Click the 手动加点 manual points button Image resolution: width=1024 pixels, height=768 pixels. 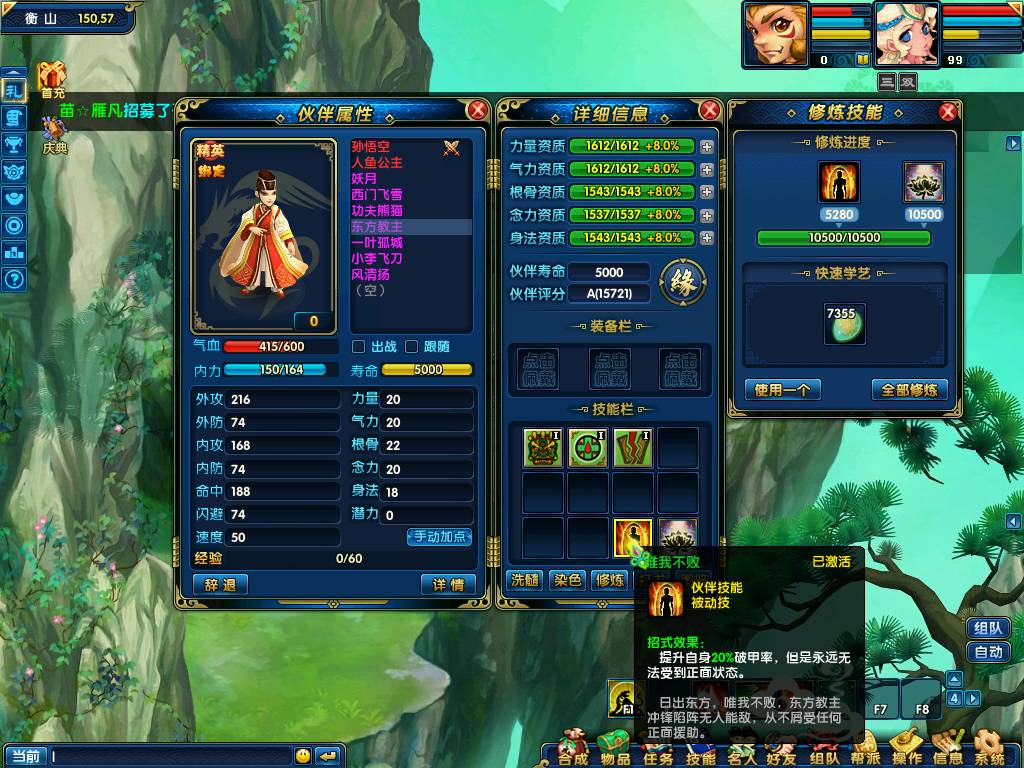tap(440, 537)
